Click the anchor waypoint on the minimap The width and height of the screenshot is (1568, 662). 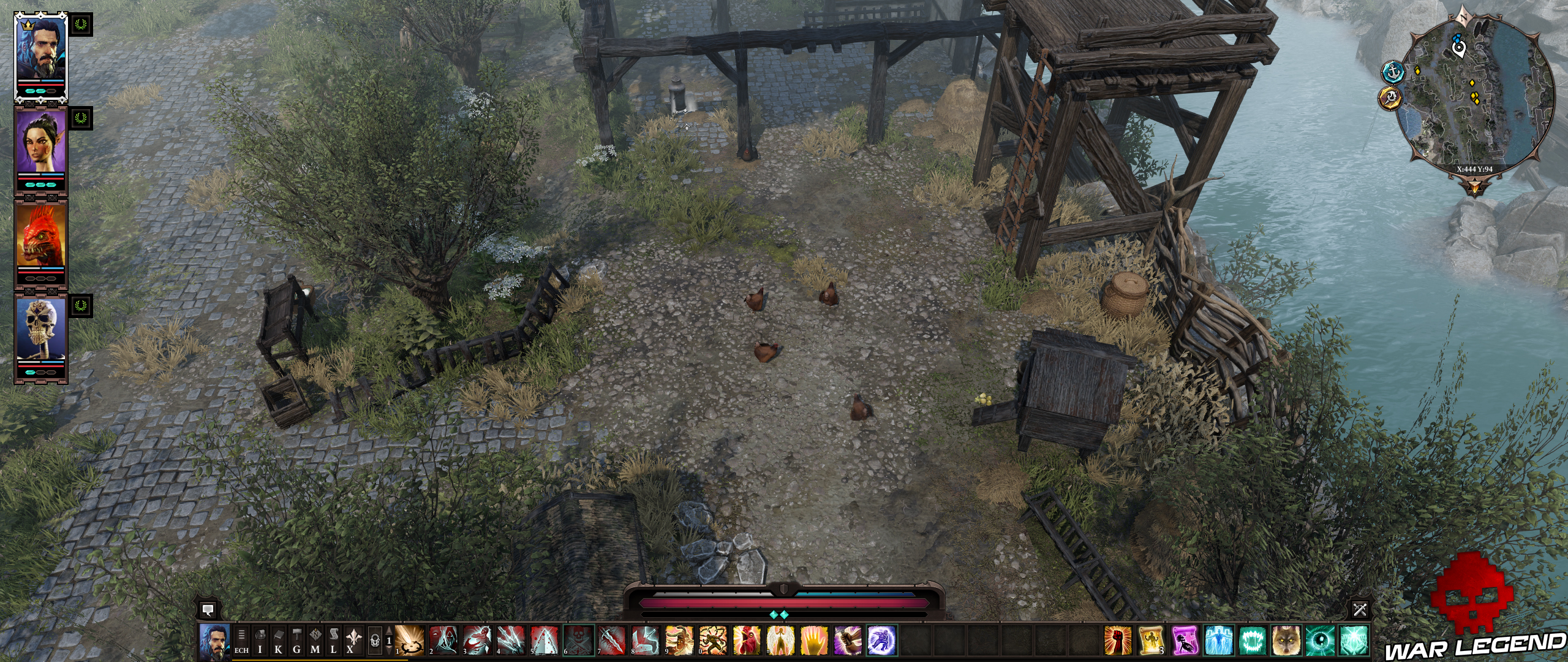point(1392,73)
